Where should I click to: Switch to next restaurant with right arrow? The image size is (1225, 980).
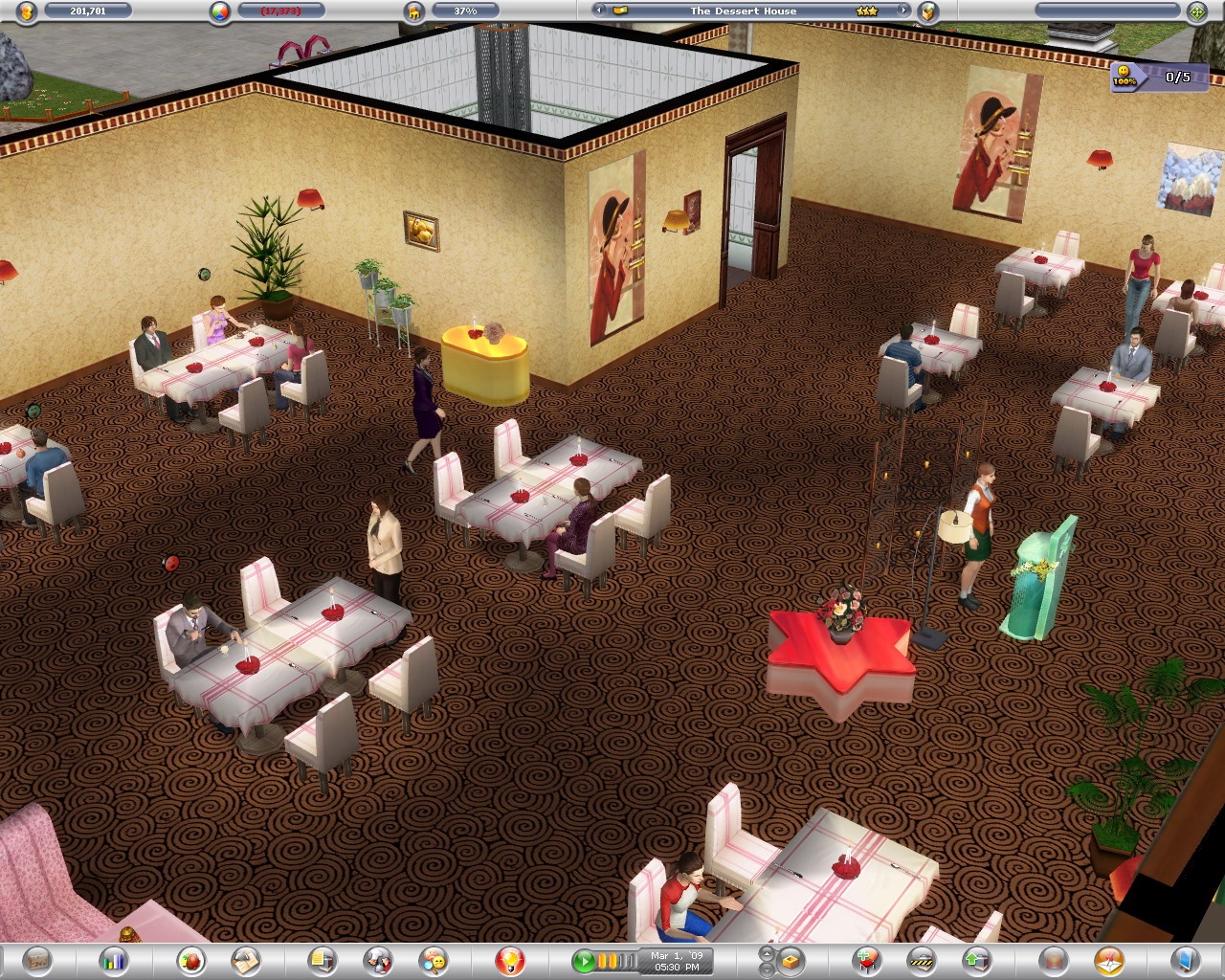[x=902, y=11]
